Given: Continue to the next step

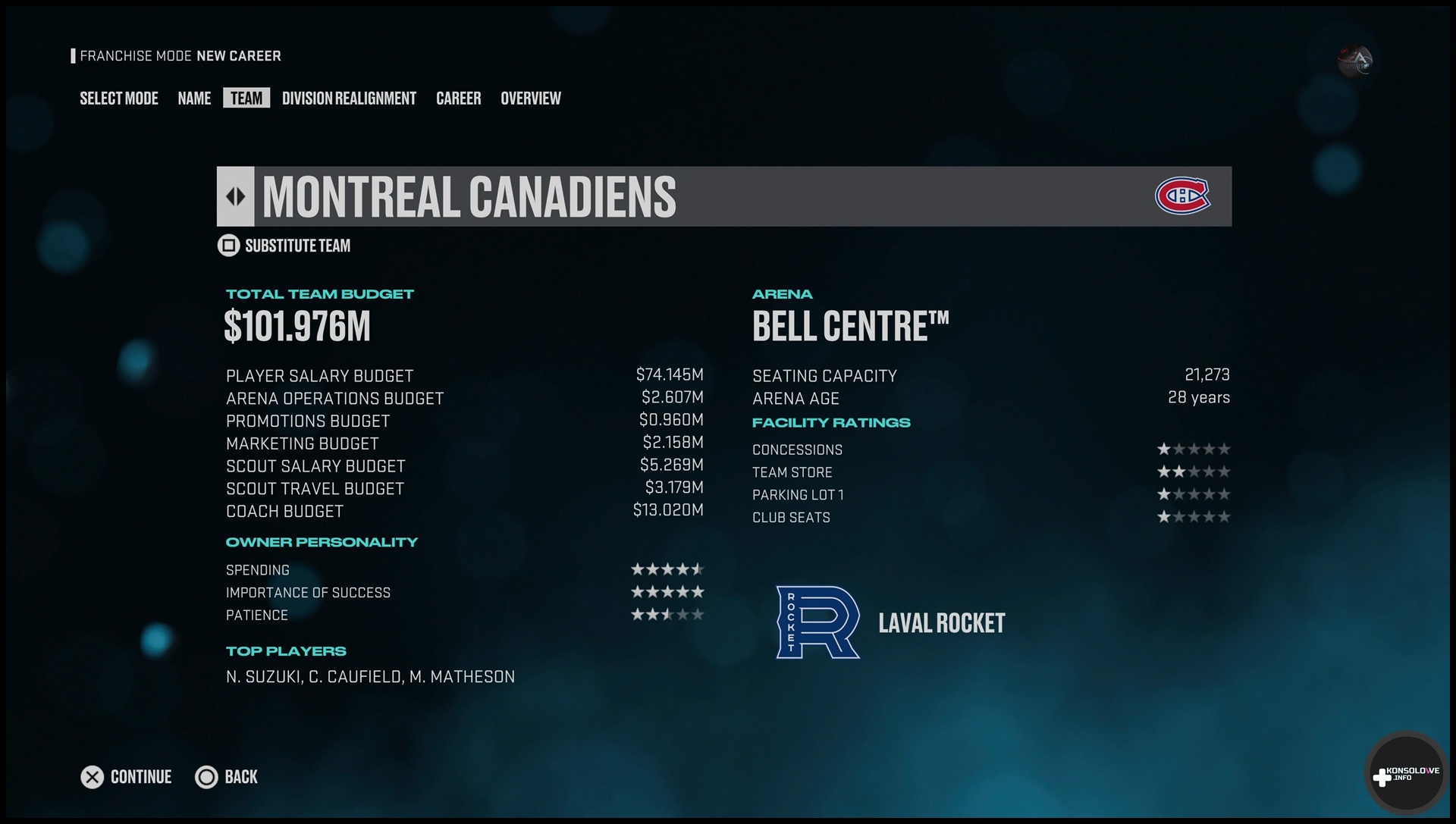Looking at the screenshot, I should (x=127, y=777).
